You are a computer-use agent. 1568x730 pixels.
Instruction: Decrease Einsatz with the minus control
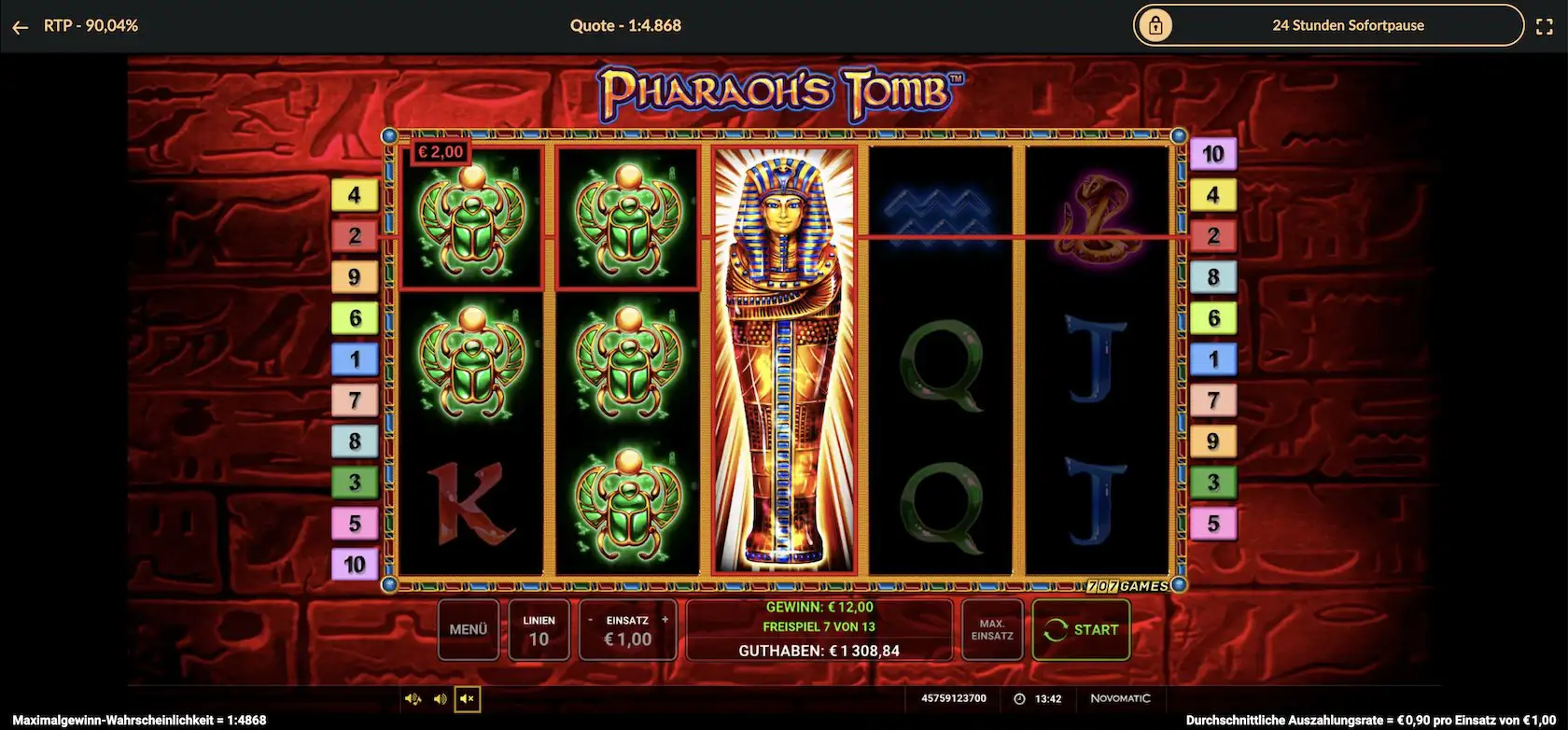tap(591, 618)
